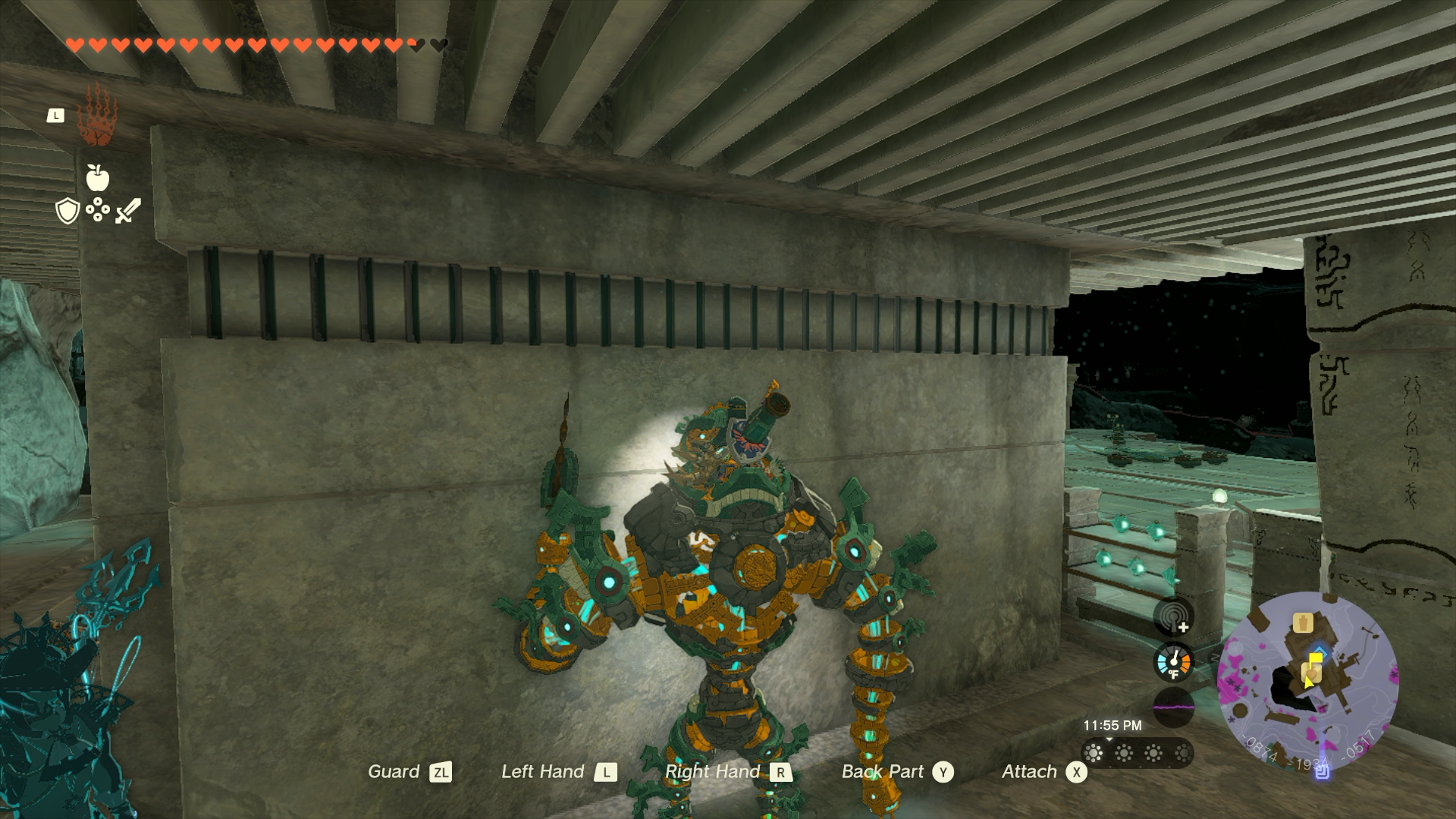The image size is (1456, 819).
Task: Click the yellow chest marker on minimap
Action: tap(1303, 623)
